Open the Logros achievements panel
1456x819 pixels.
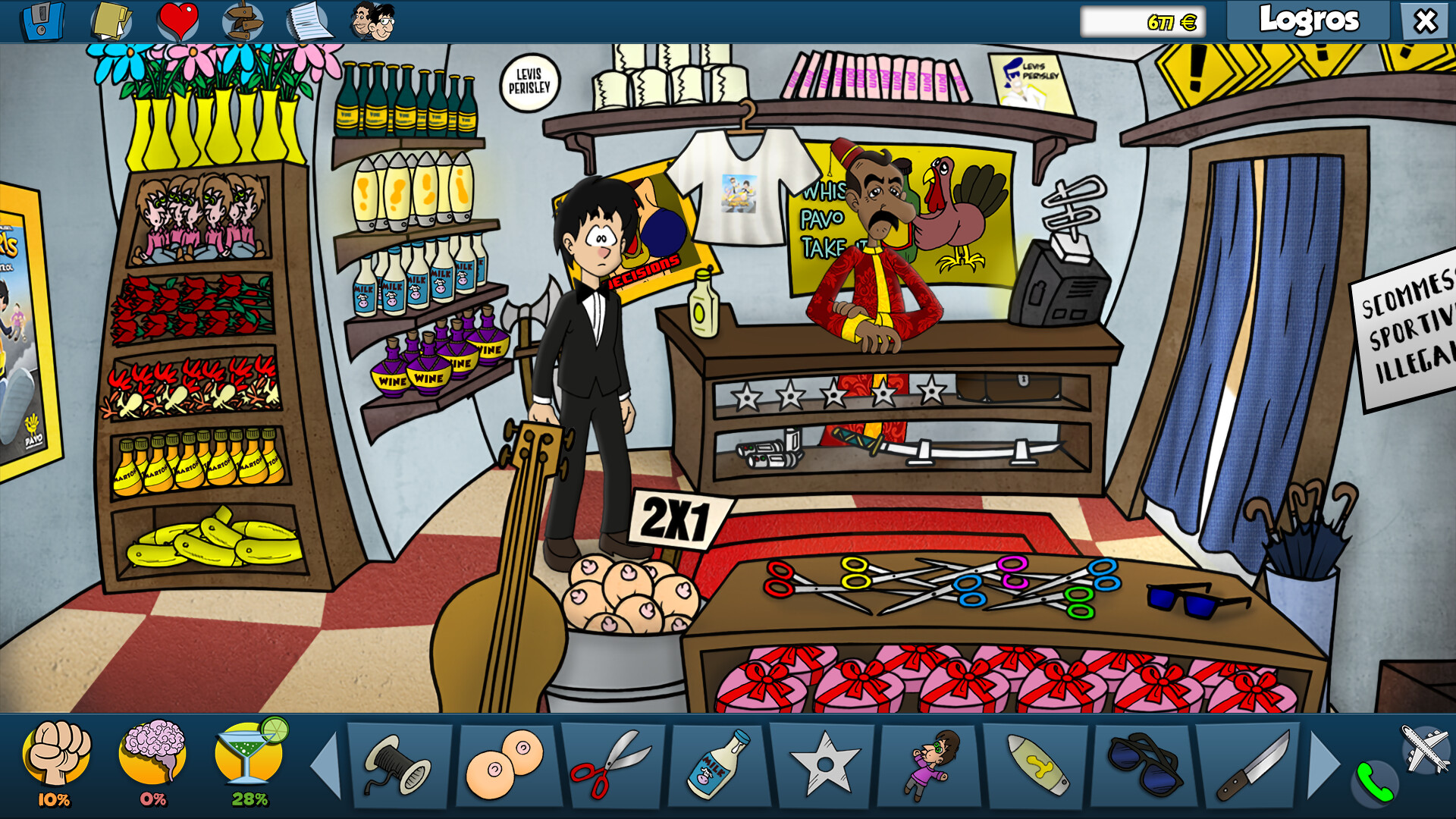coord(1310,20)
